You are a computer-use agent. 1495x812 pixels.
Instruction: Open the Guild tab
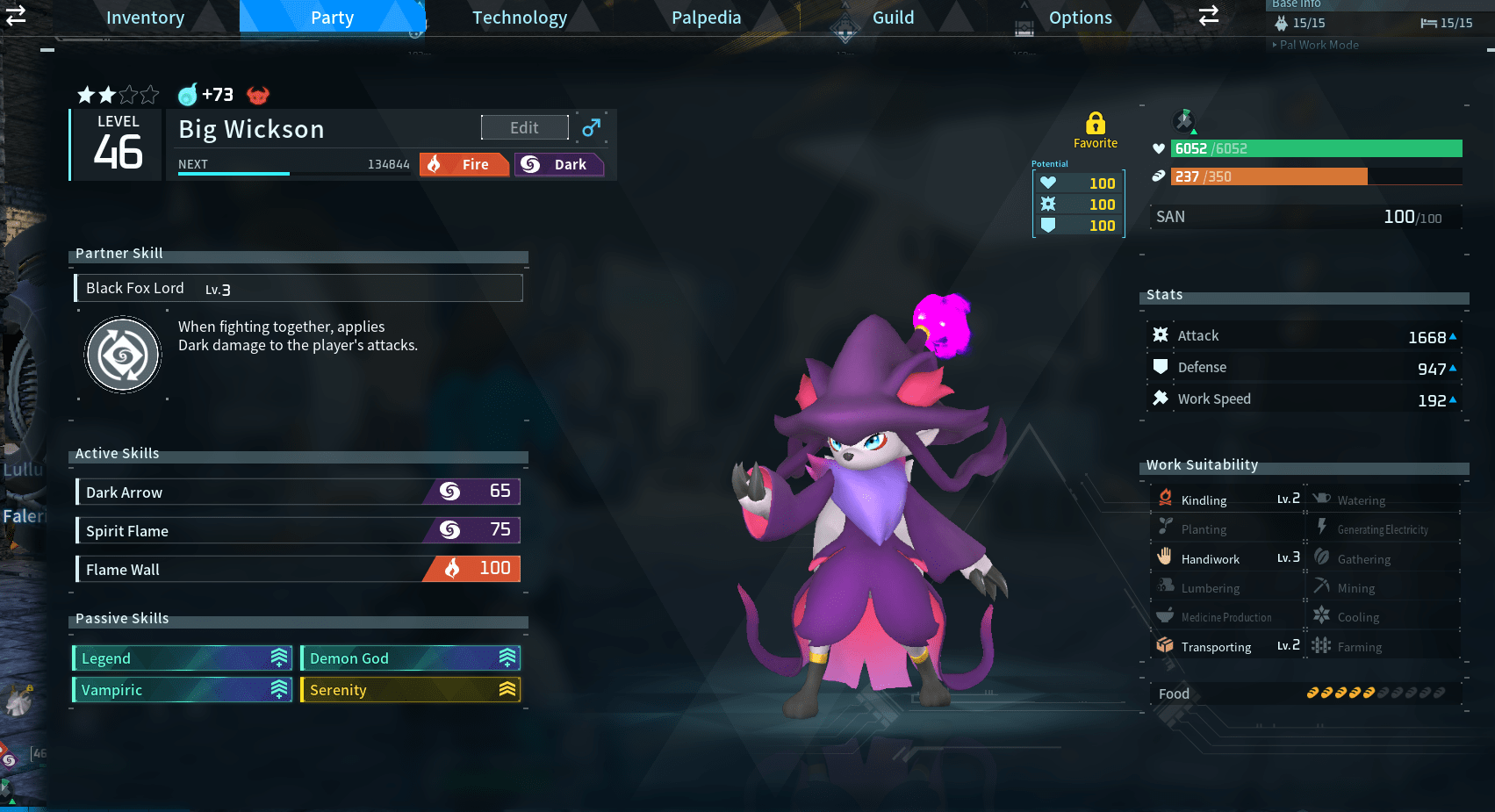click(x=893, y=18)
